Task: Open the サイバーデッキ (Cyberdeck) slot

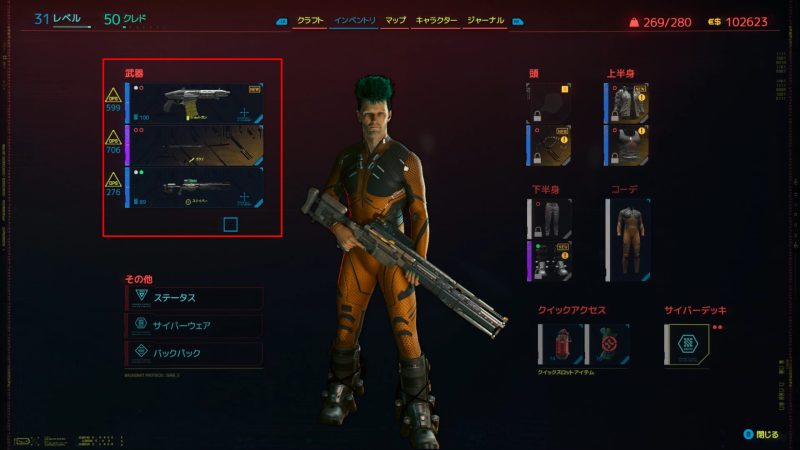Action: (x=688, y=344)
